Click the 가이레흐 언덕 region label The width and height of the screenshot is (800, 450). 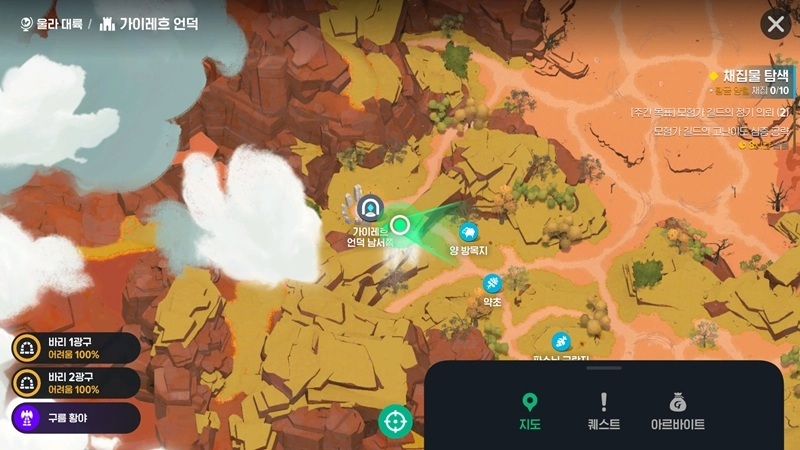click(150, 23)
